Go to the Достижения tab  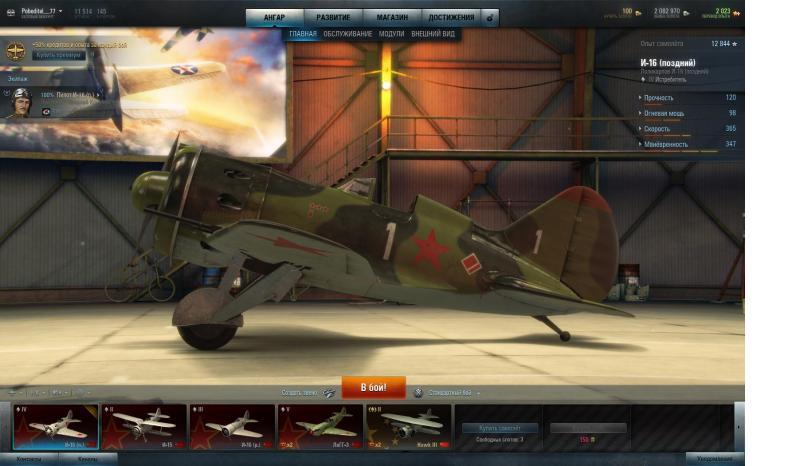coord(451,17)
